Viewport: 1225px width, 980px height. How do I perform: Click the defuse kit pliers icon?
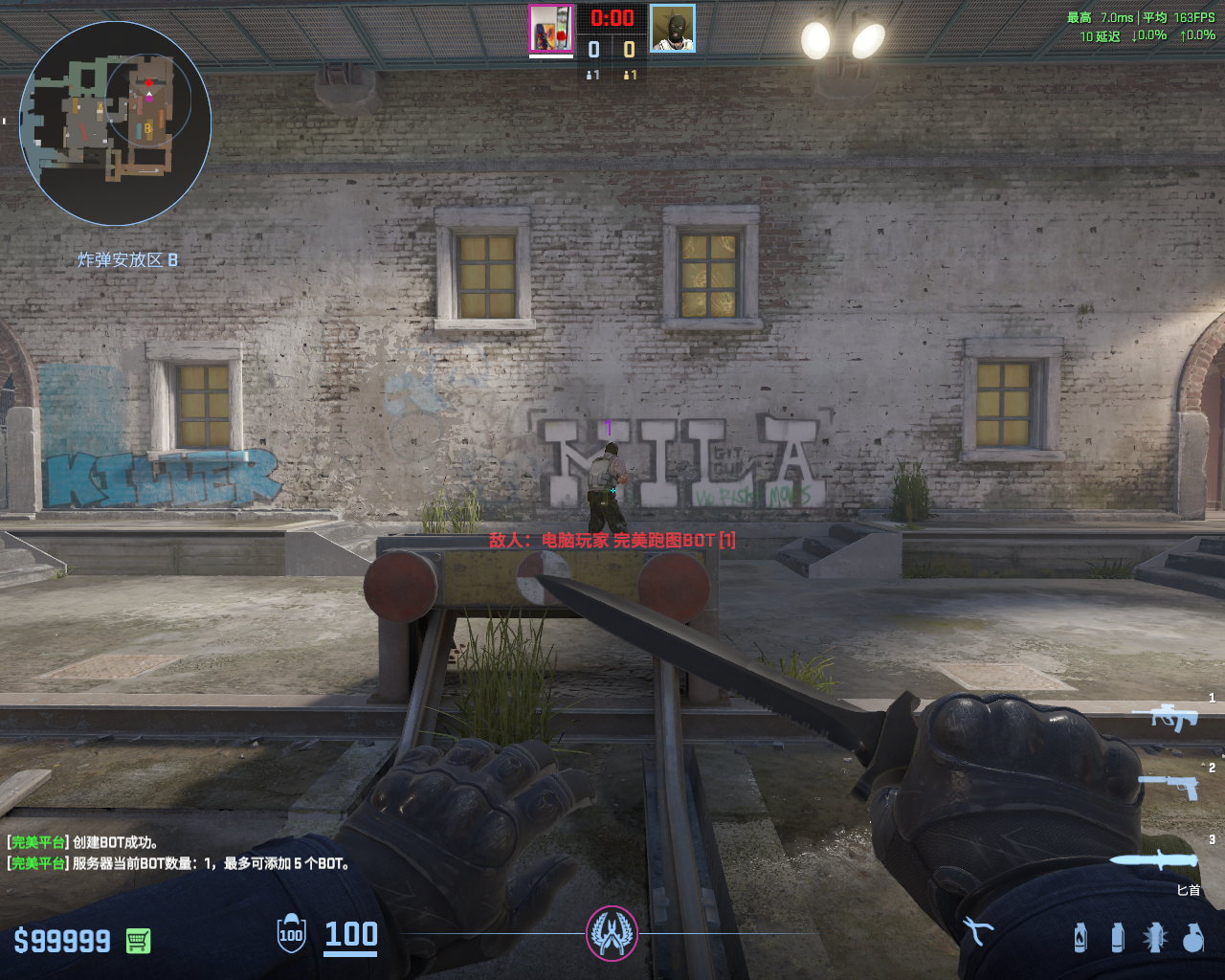coord(977,931)
